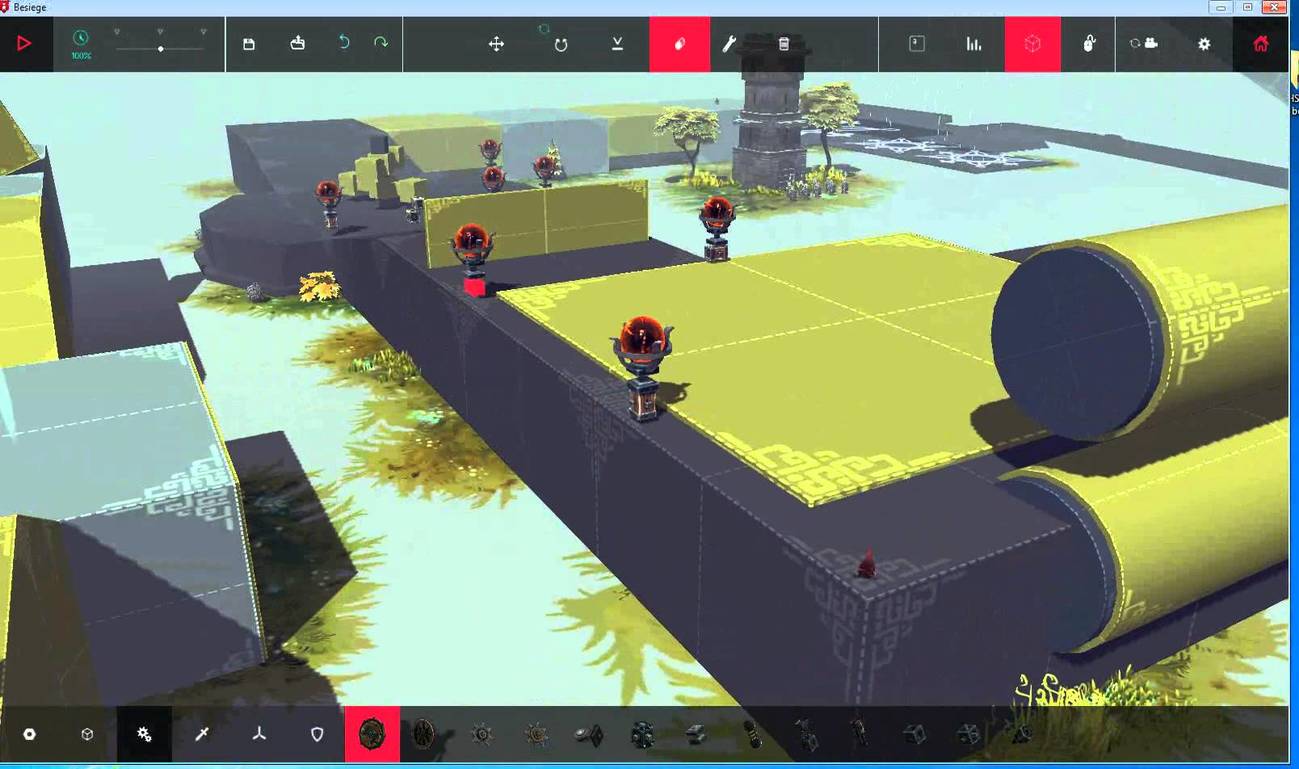
Task: Toggle block highlighting mode
Action: [1031, 44]
